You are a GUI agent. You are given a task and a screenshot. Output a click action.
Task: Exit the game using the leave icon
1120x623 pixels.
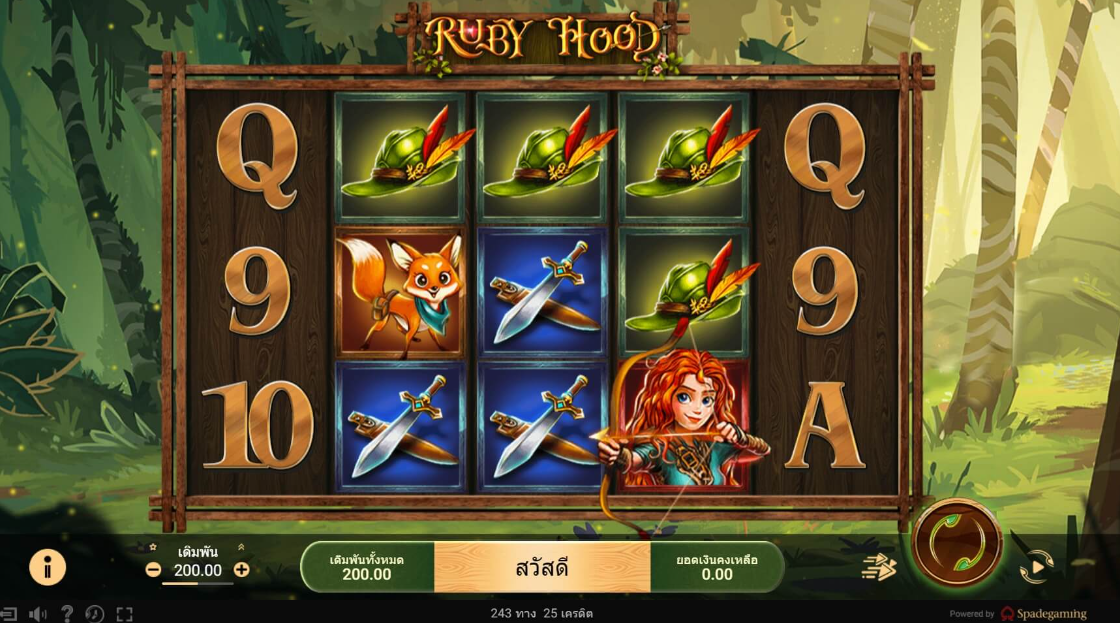point(9,614)
